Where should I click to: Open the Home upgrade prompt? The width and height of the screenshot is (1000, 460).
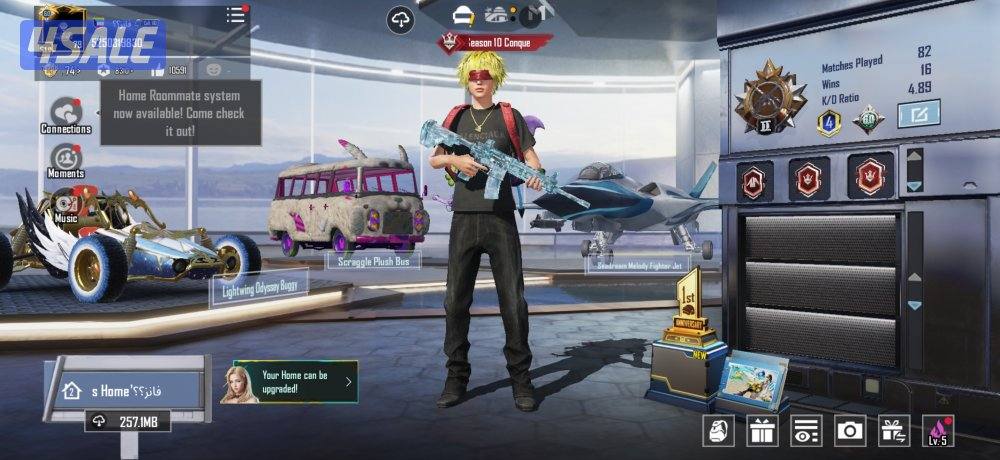(x=295, y=382)
